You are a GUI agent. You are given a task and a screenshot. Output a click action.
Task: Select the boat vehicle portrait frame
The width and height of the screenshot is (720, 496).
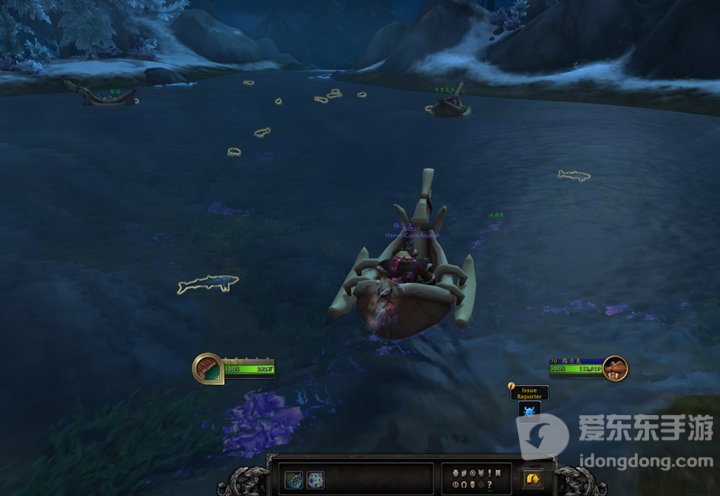(x=207, y=367)
